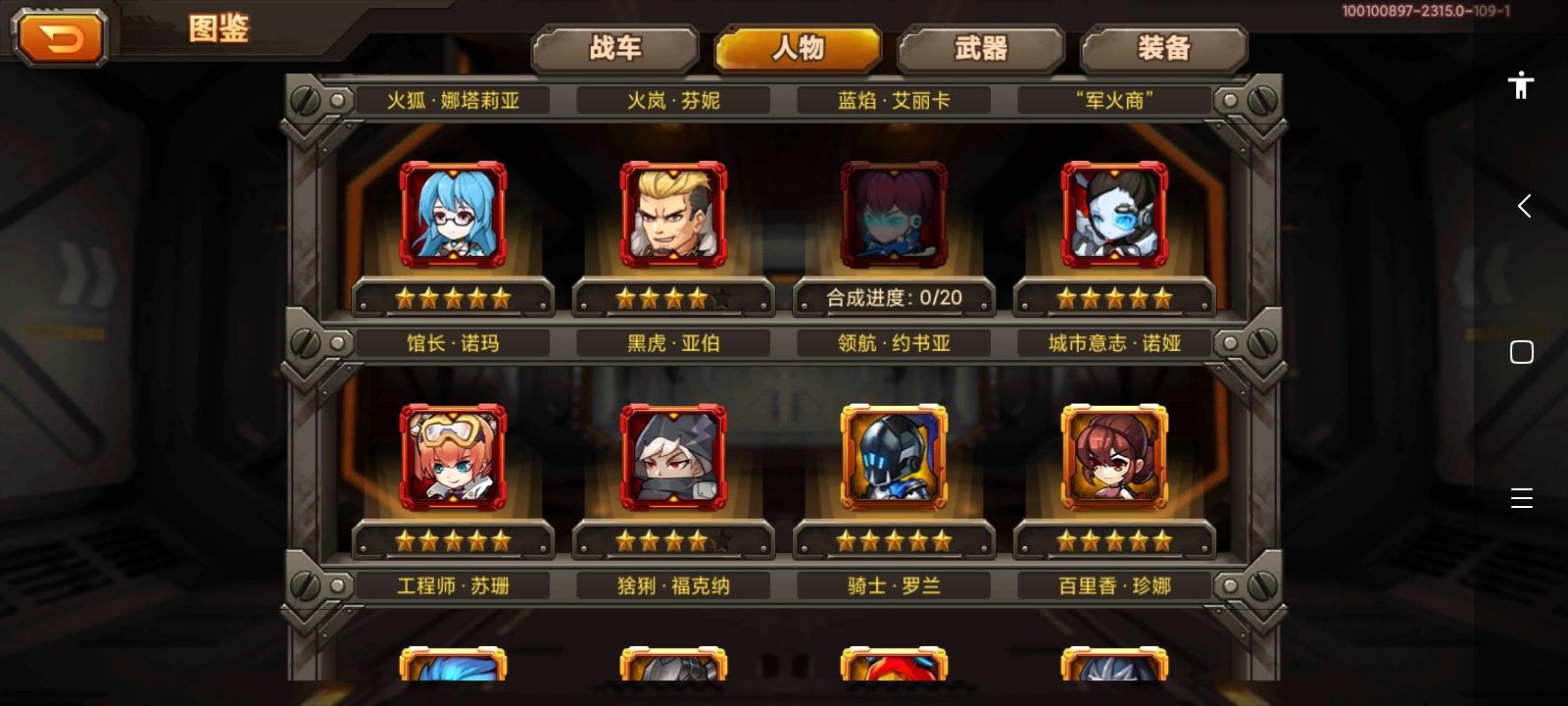Click the locked 领航·约书亚 silhouette portrait
Viewport: 1568px width, 706px height.
894,213
